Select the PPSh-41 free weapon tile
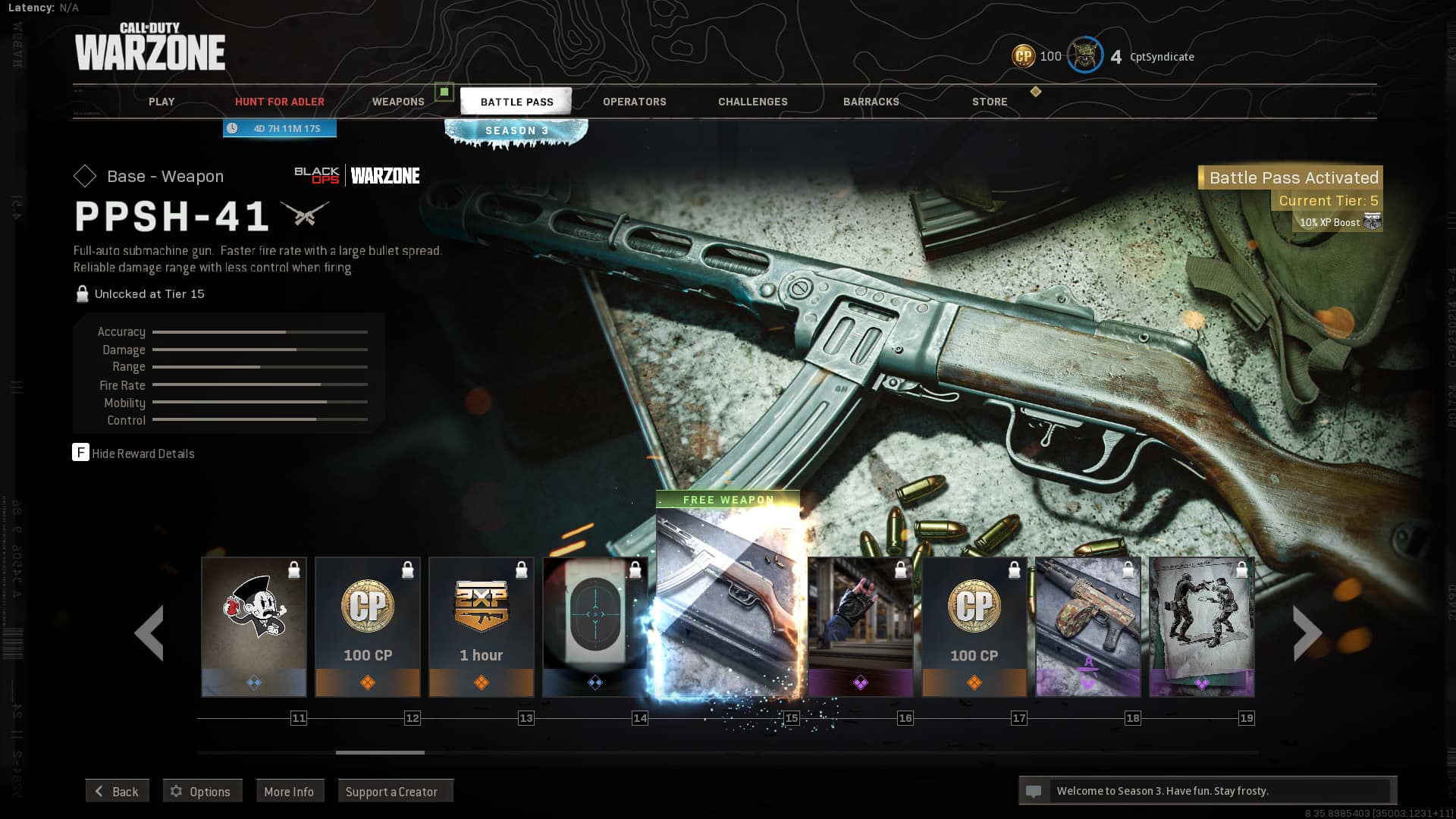The width and height of the screenshot is (1456, 819). pos(727,599)
